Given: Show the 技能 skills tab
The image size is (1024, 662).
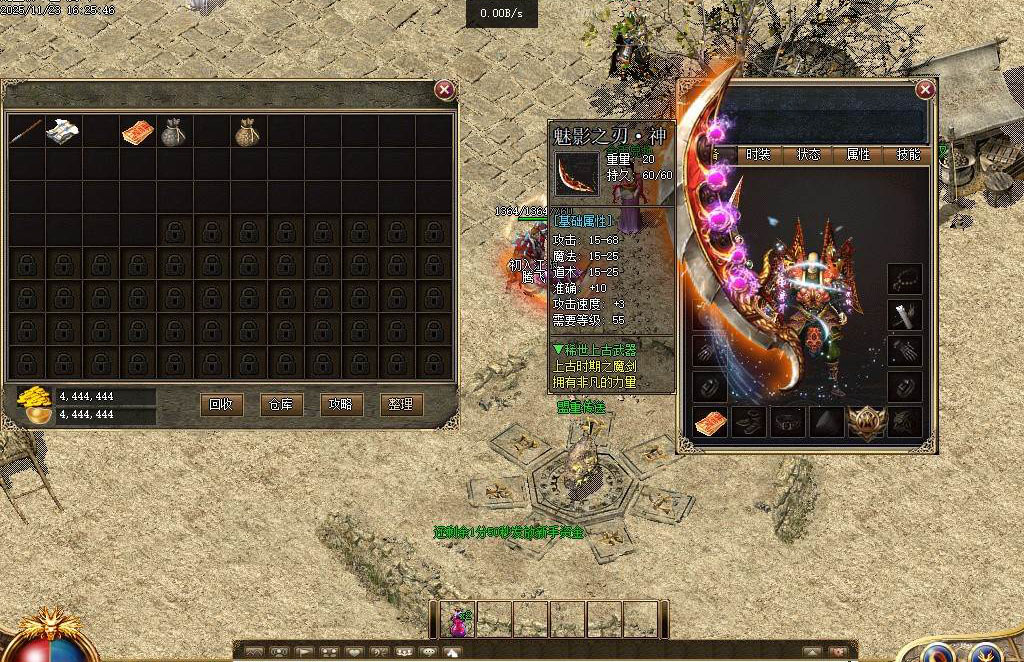Looking at the screenshot, I should (x=908, y=155).
